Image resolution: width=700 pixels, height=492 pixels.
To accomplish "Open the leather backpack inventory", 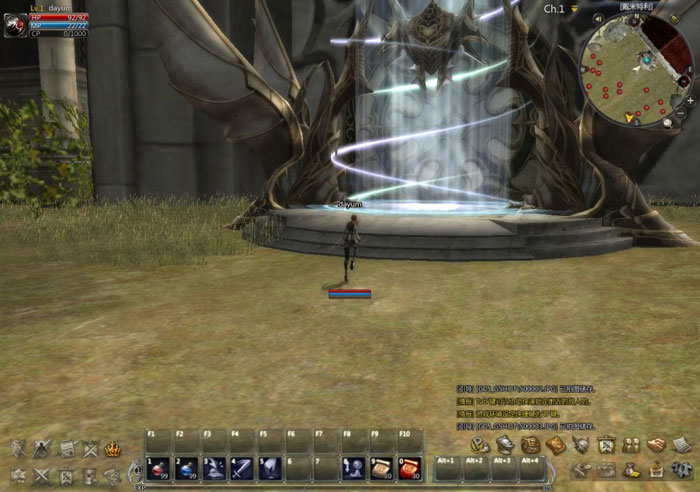I will pos(531,445).
